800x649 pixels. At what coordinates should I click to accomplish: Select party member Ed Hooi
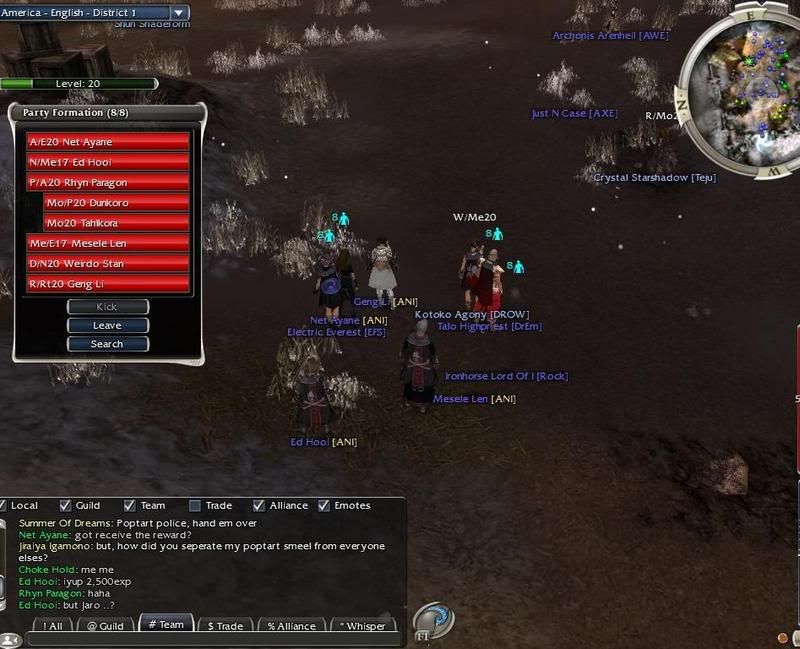(108, 162)
